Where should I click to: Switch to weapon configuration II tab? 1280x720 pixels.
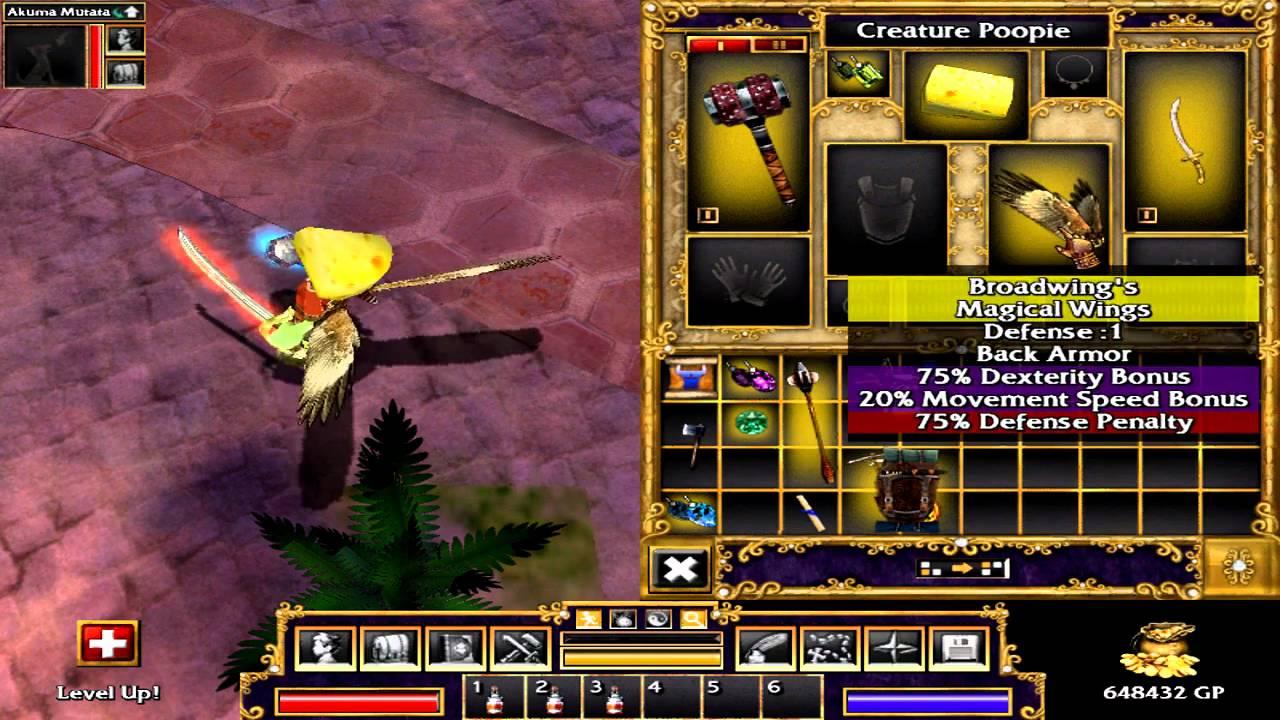point(778,45)
